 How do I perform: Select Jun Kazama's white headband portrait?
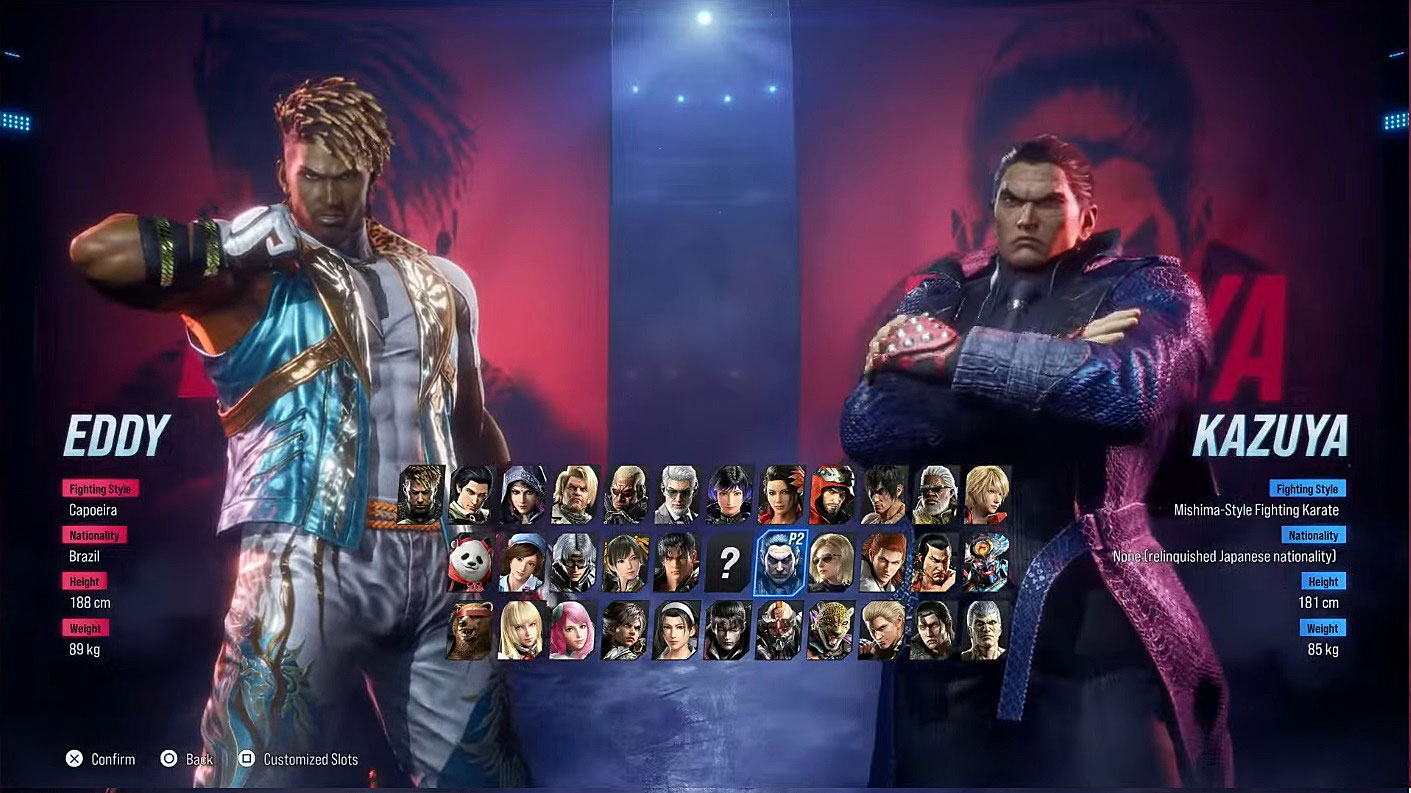point(677,633)
